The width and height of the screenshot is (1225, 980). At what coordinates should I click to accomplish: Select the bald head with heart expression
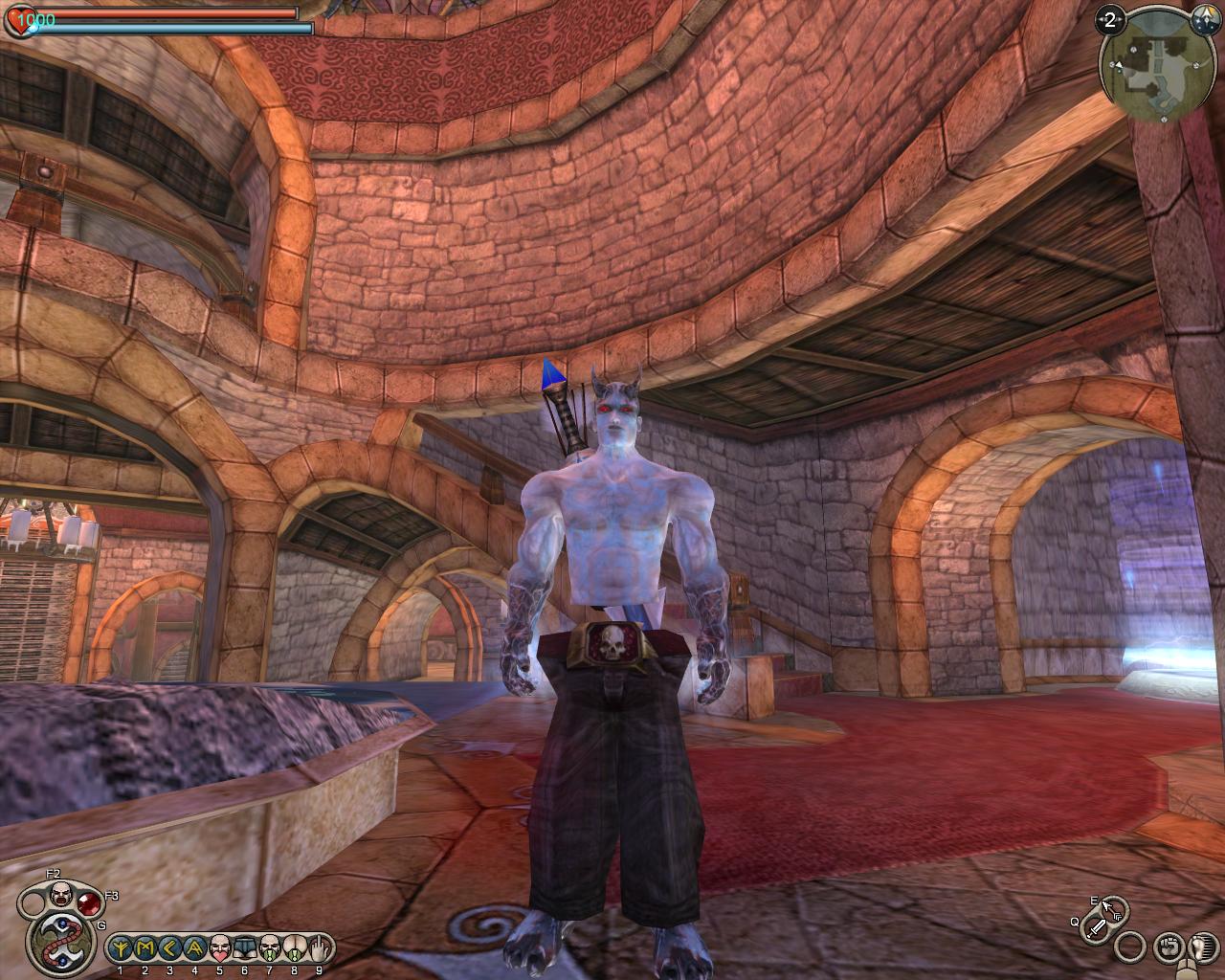220,947
